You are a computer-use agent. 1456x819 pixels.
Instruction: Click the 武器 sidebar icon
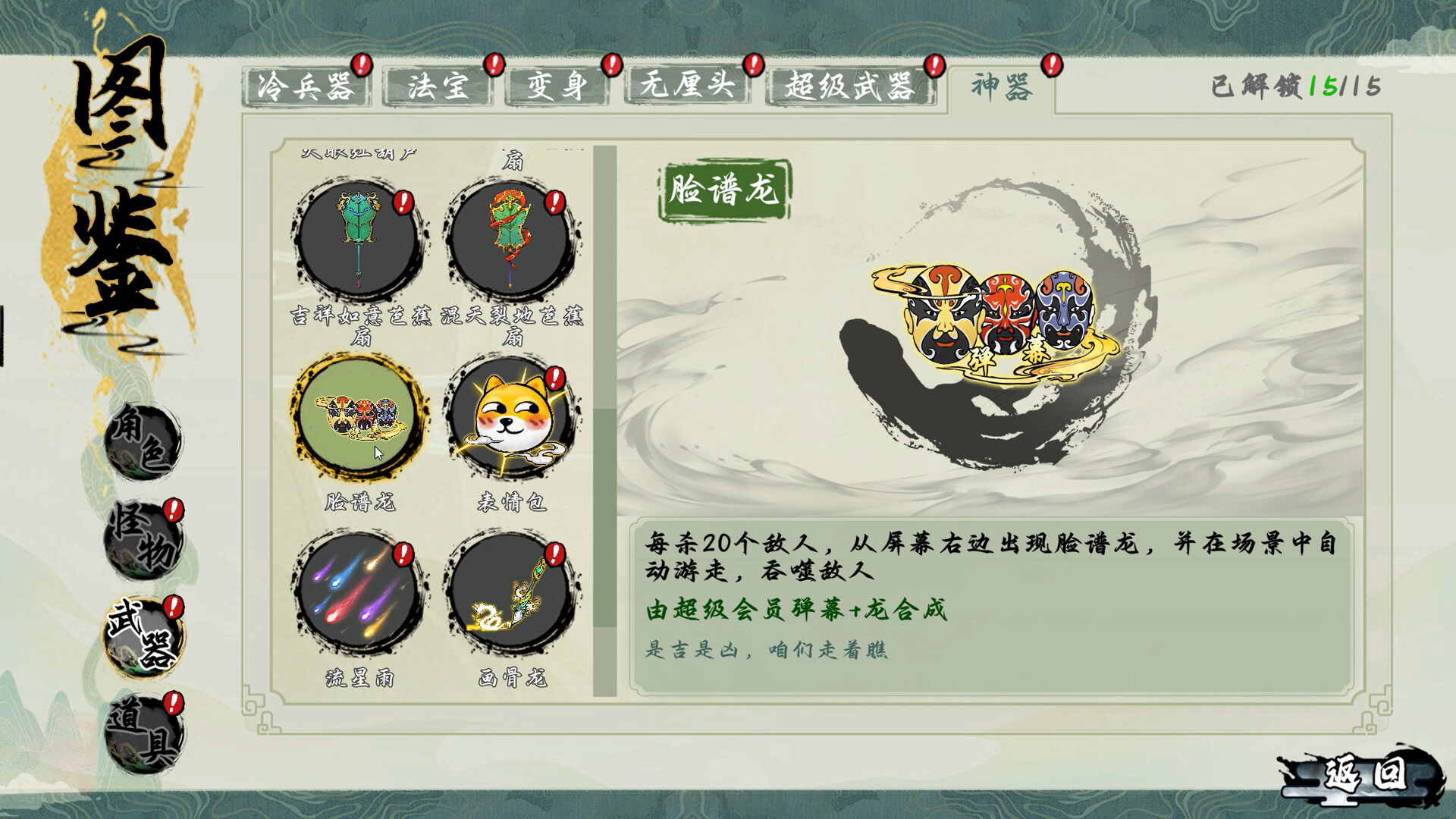pyautogui.click(x=144, y=635)
